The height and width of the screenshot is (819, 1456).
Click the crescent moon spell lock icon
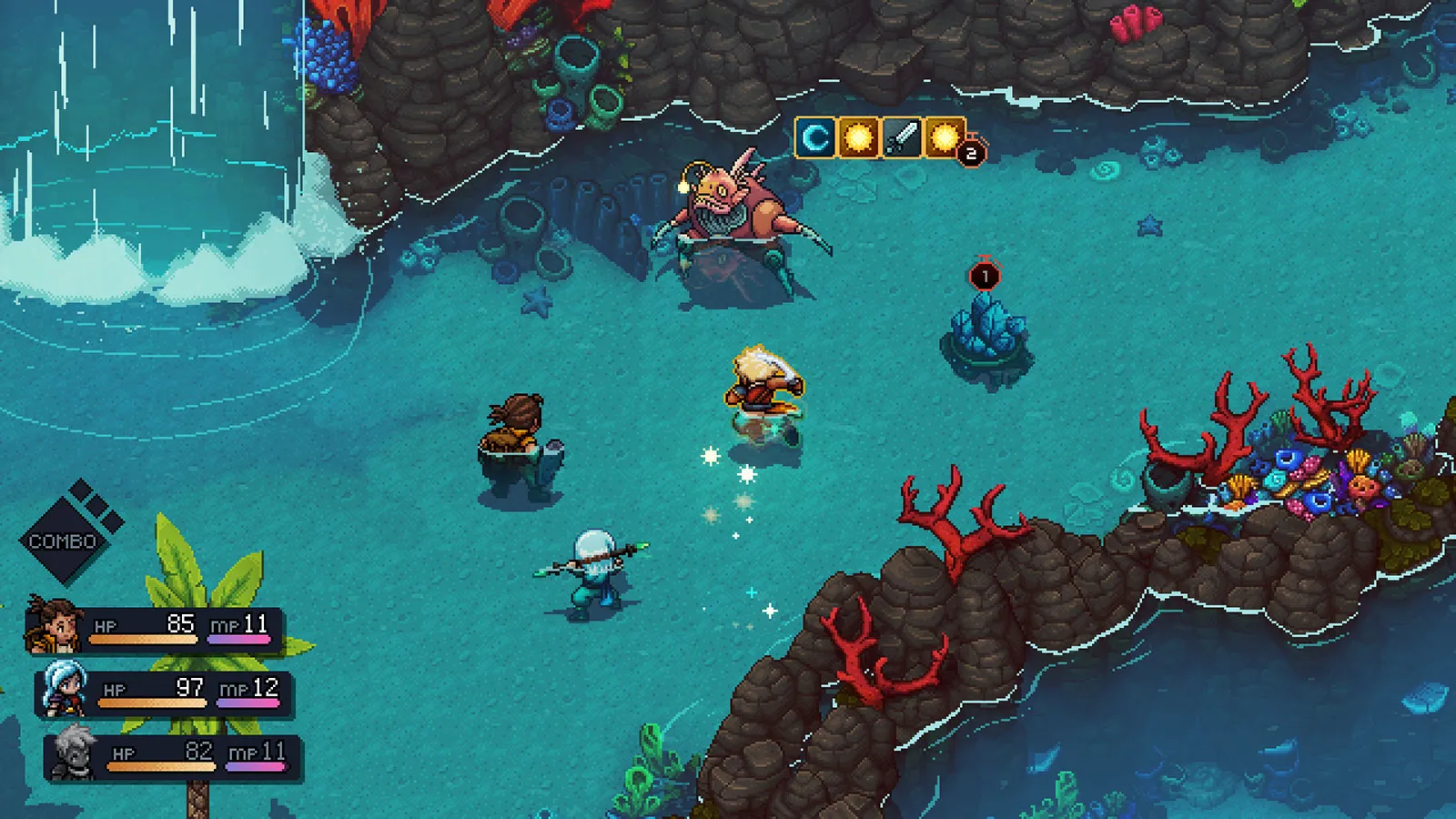click(814, 138)
